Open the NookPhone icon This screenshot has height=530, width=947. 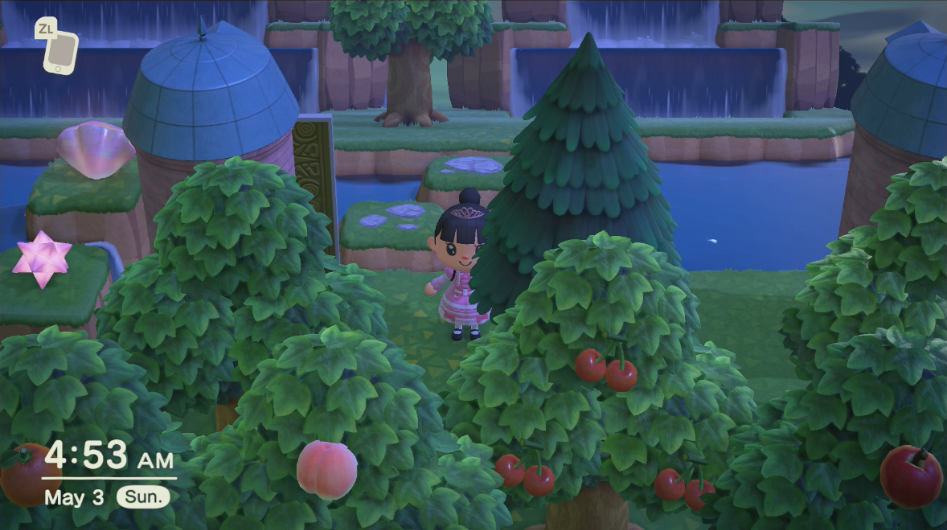[x=61, y=51]
